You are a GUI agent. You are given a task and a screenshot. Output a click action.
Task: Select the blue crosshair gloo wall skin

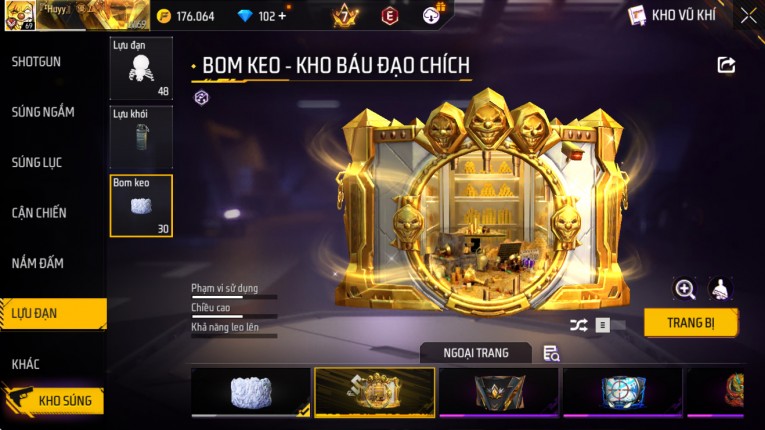pyautogui.click(x=622, y=392)
